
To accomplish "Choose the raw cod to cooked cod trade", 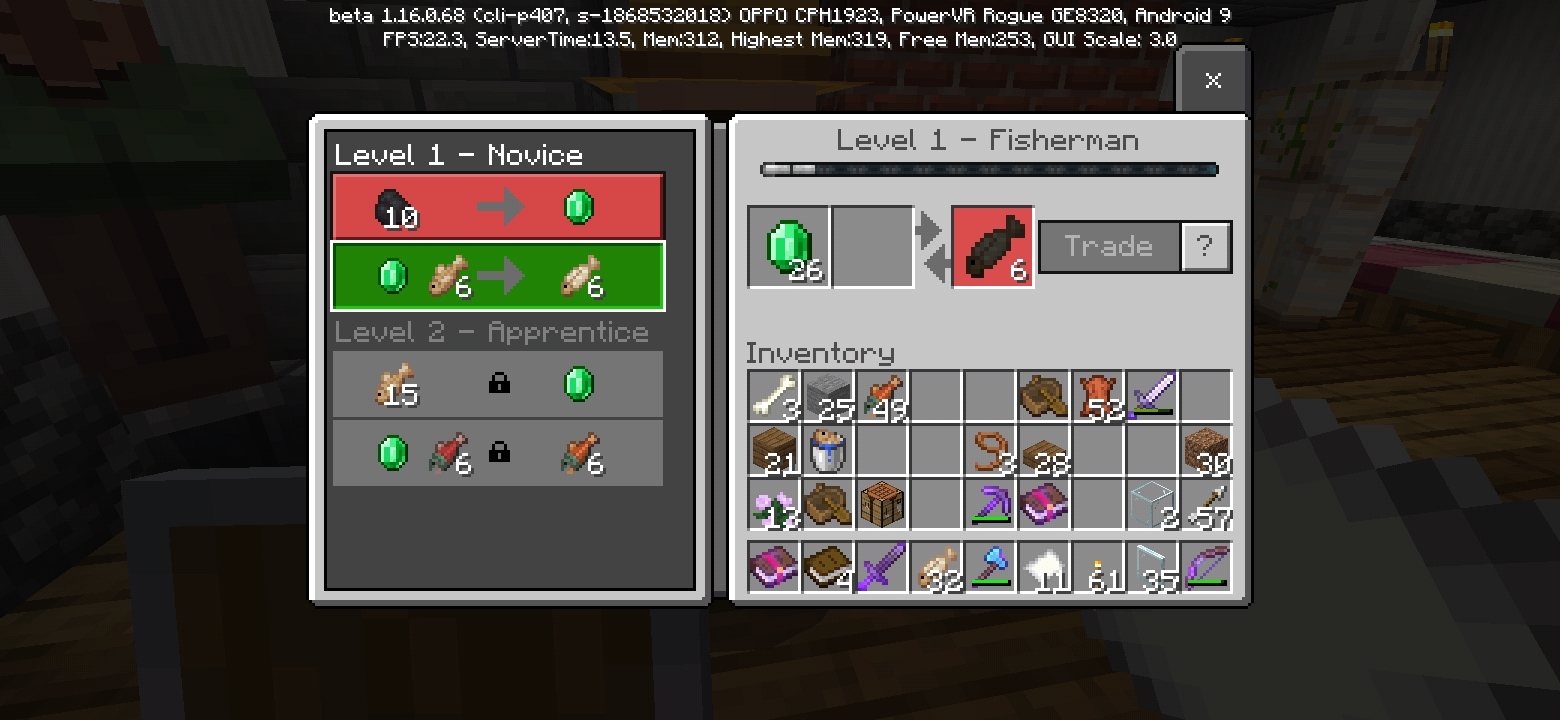I will pos(498,276).
